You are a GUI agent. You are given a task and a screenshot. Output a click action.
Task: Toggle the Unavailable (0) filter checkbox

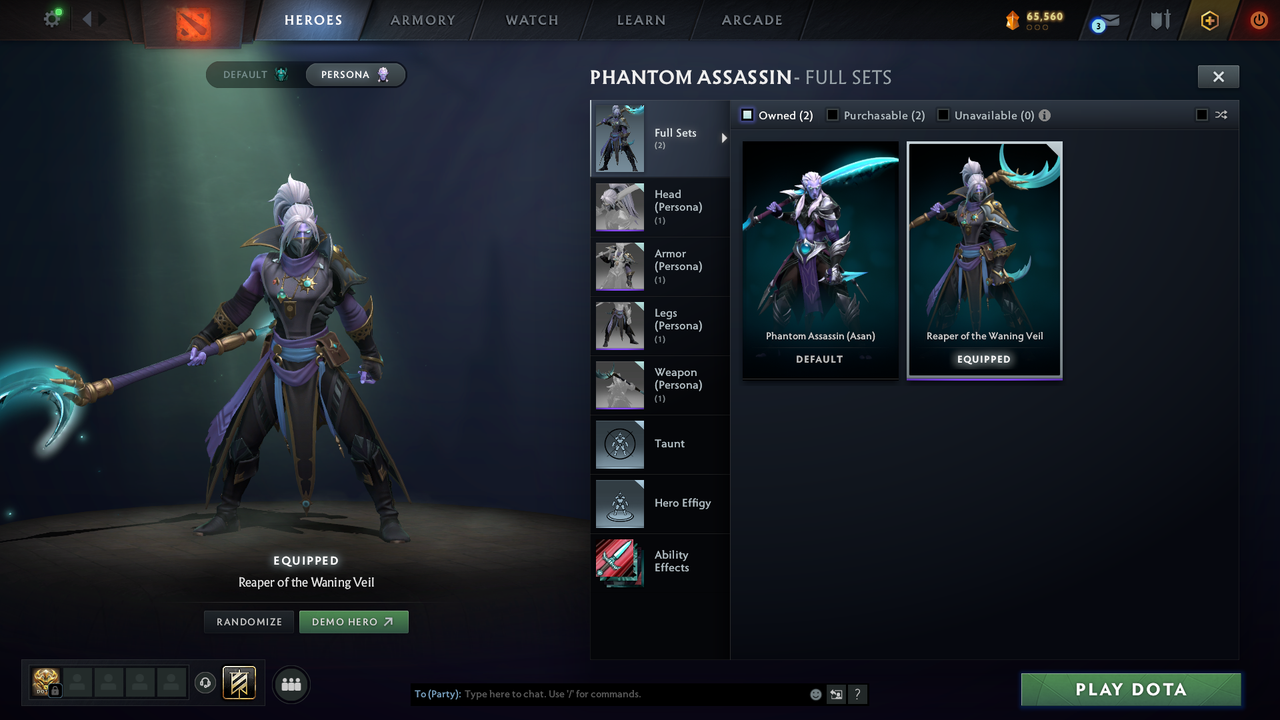(942, 115)
